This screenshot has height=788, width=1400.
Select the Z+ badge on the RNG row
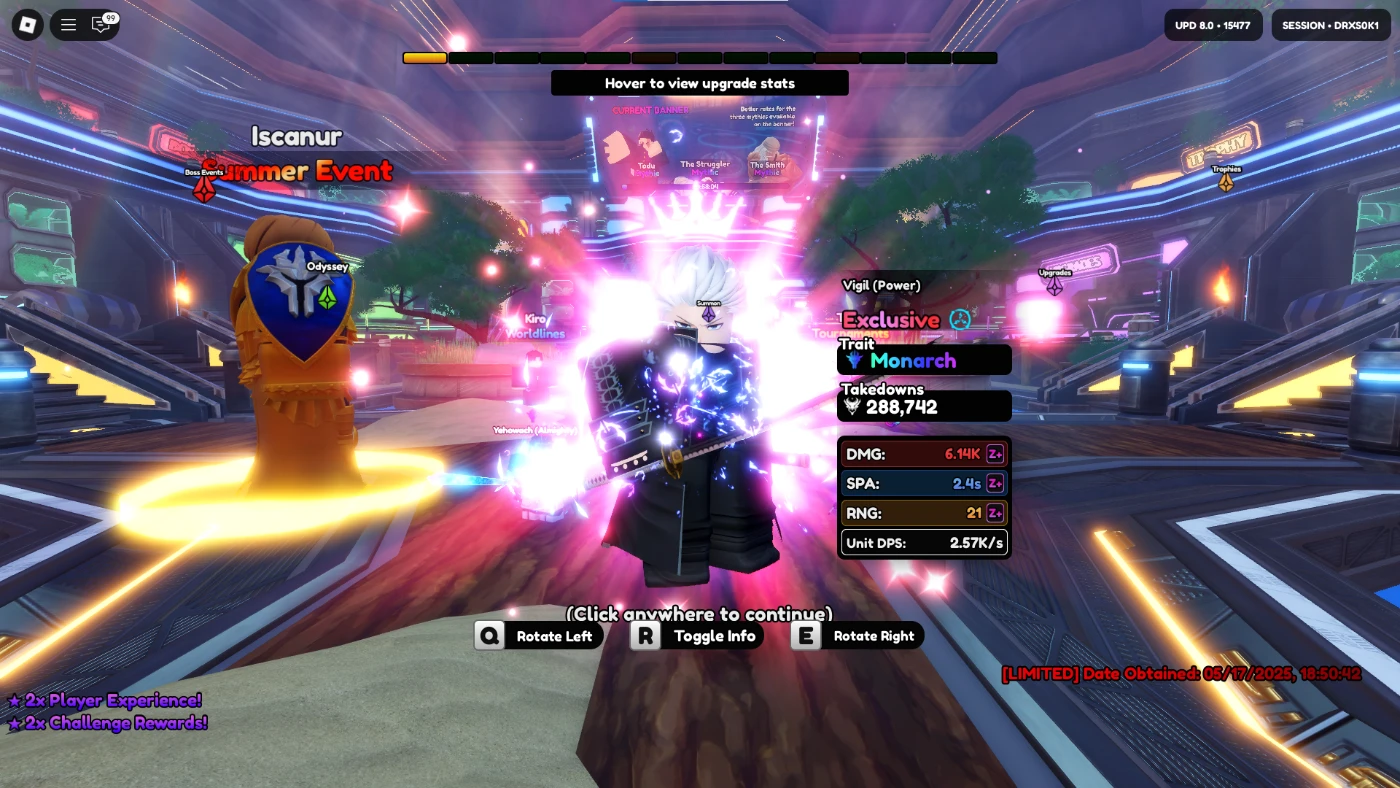pyautogui.click(x=995, y=513)
